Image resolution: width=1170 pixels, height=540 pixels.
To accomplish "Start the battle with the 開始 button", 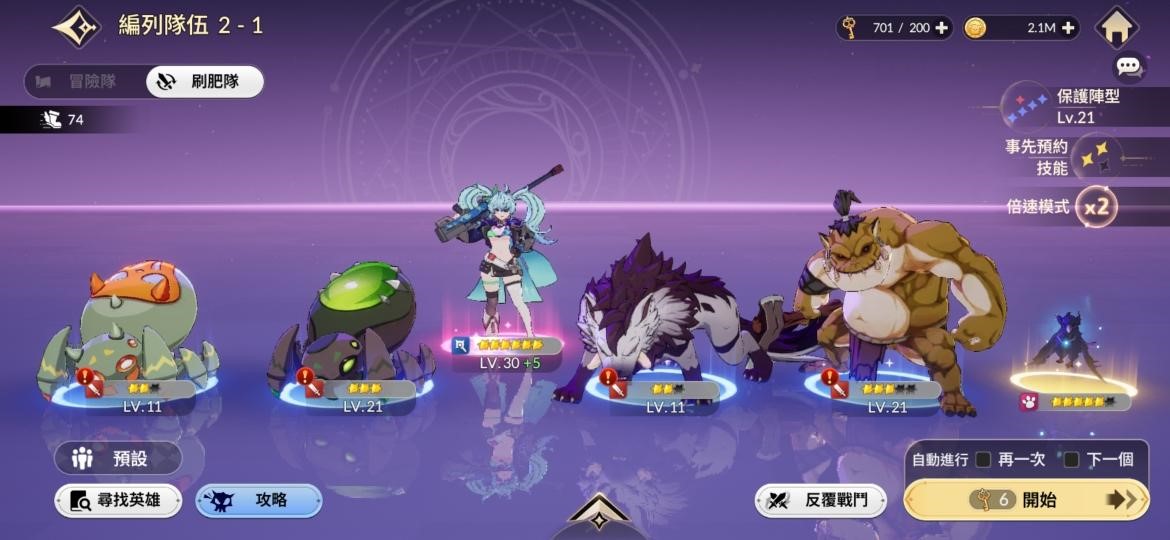I will tap(1026, 500).
